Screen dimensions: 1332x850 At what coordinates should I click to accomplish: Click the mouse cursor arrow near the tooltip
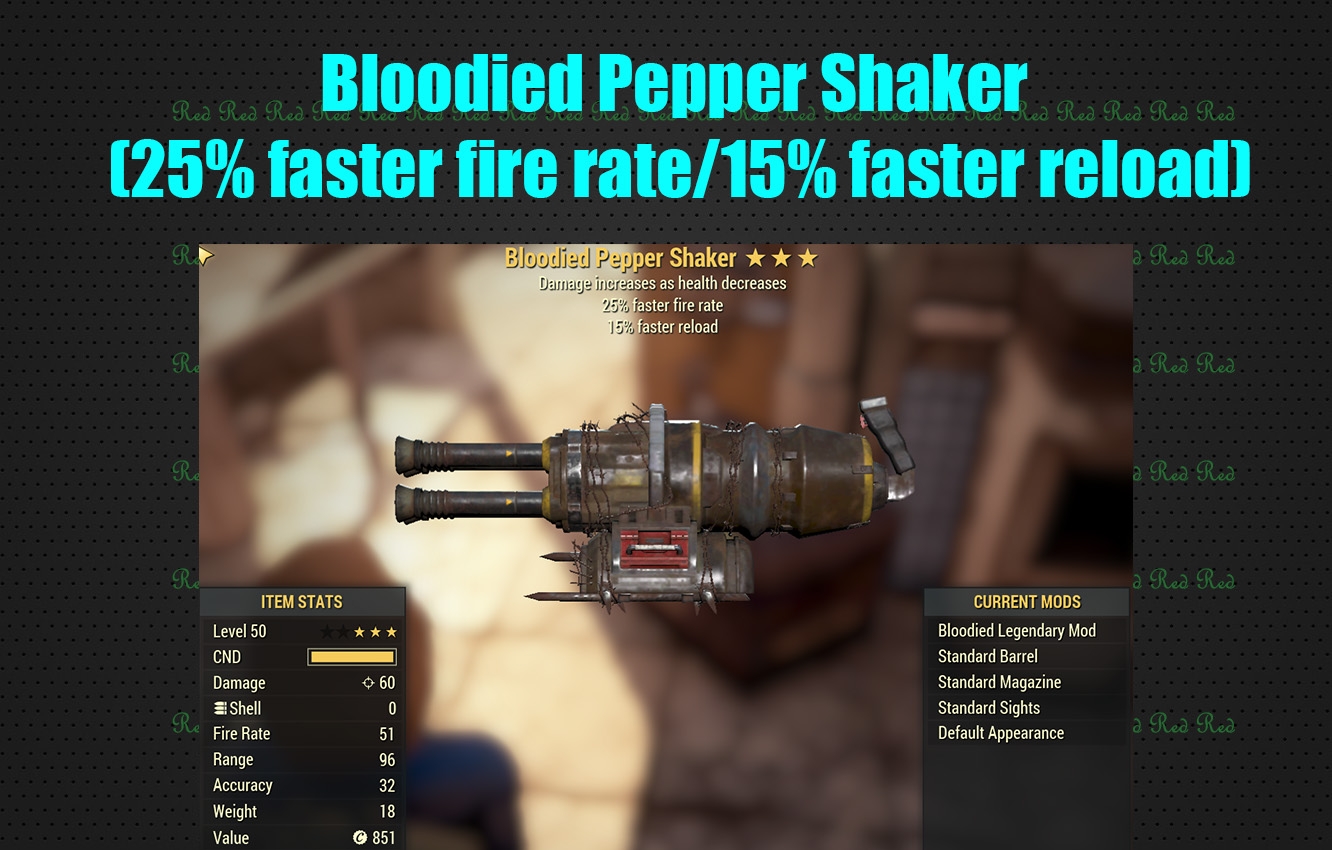(206, 256)
